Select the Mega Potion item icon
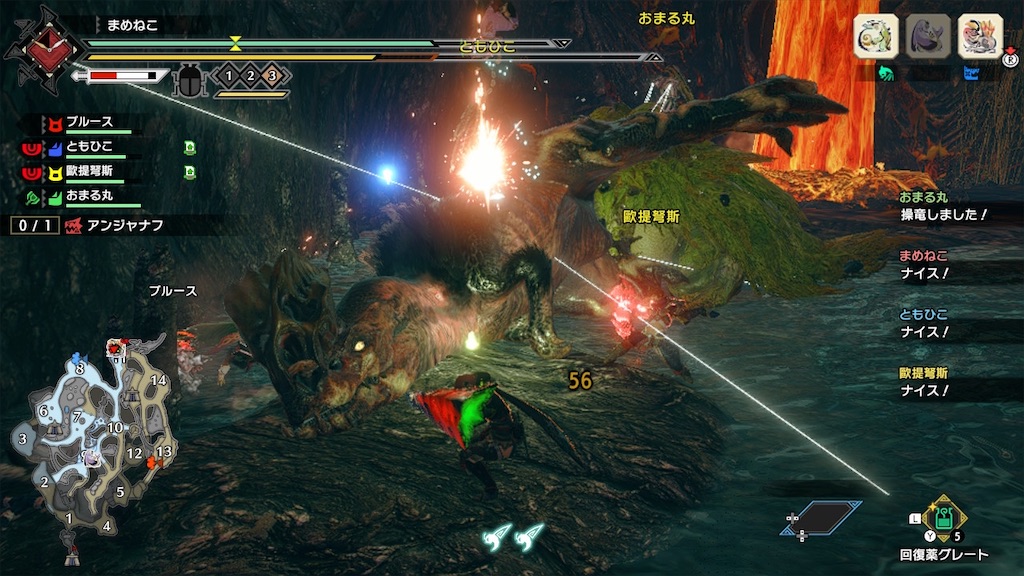The height and width of the screenshot is (576, 1024). 943,519
